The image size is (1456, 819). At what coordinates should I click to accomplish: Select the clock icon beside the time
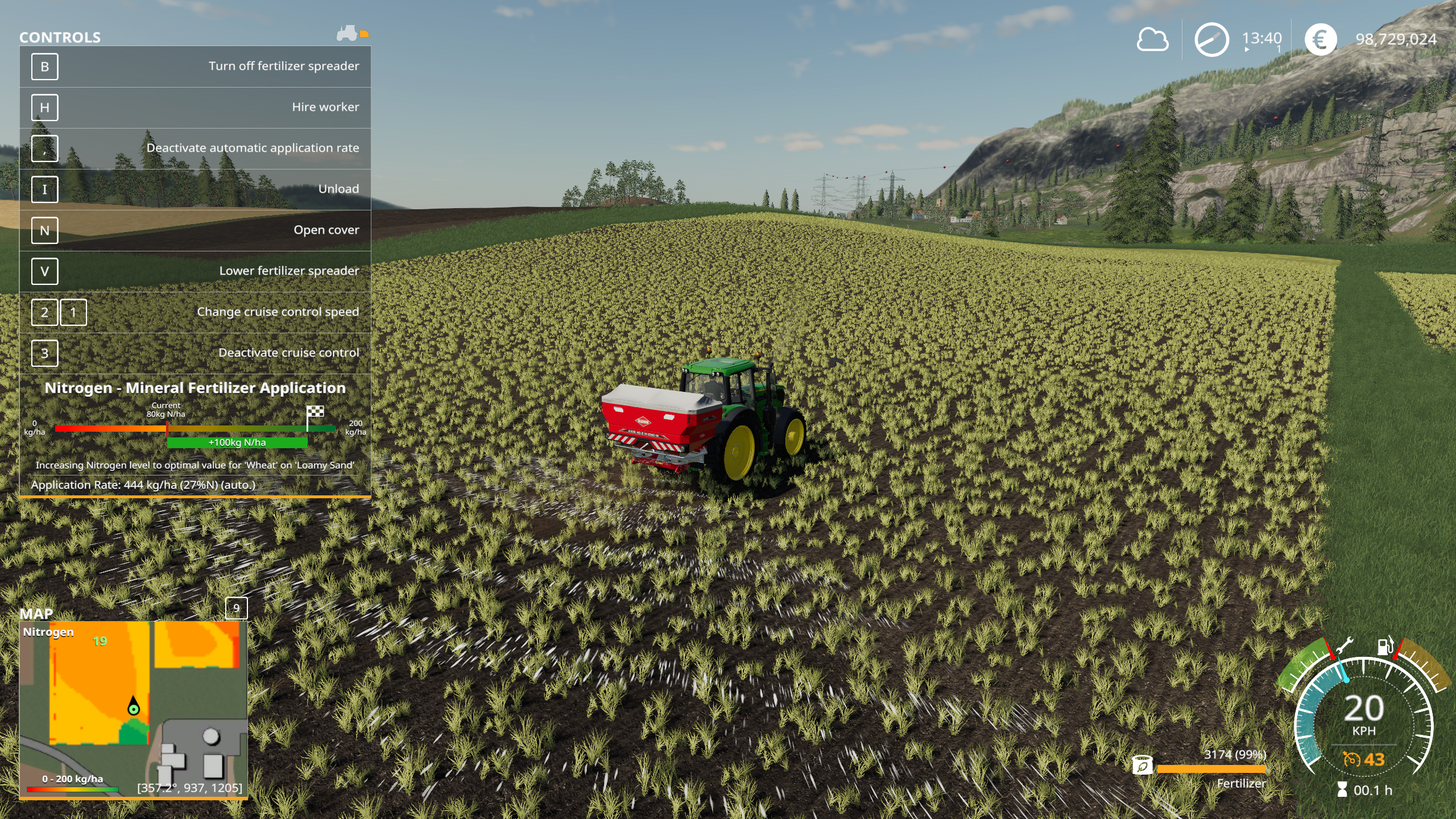tap(1211, 40)
